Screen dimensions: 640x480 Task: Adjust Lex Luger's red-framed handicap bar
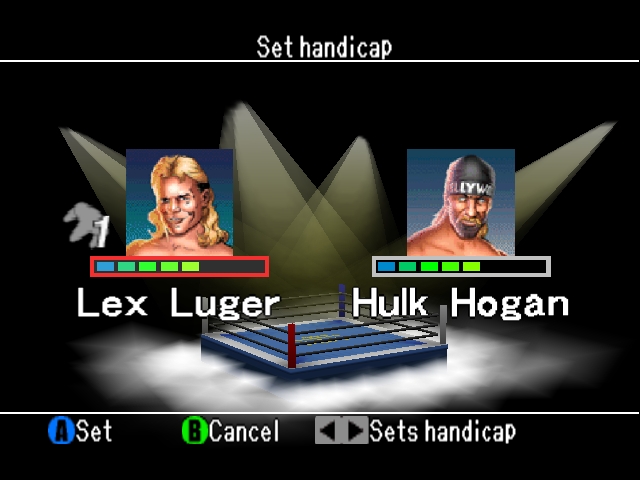click(180, 266)
